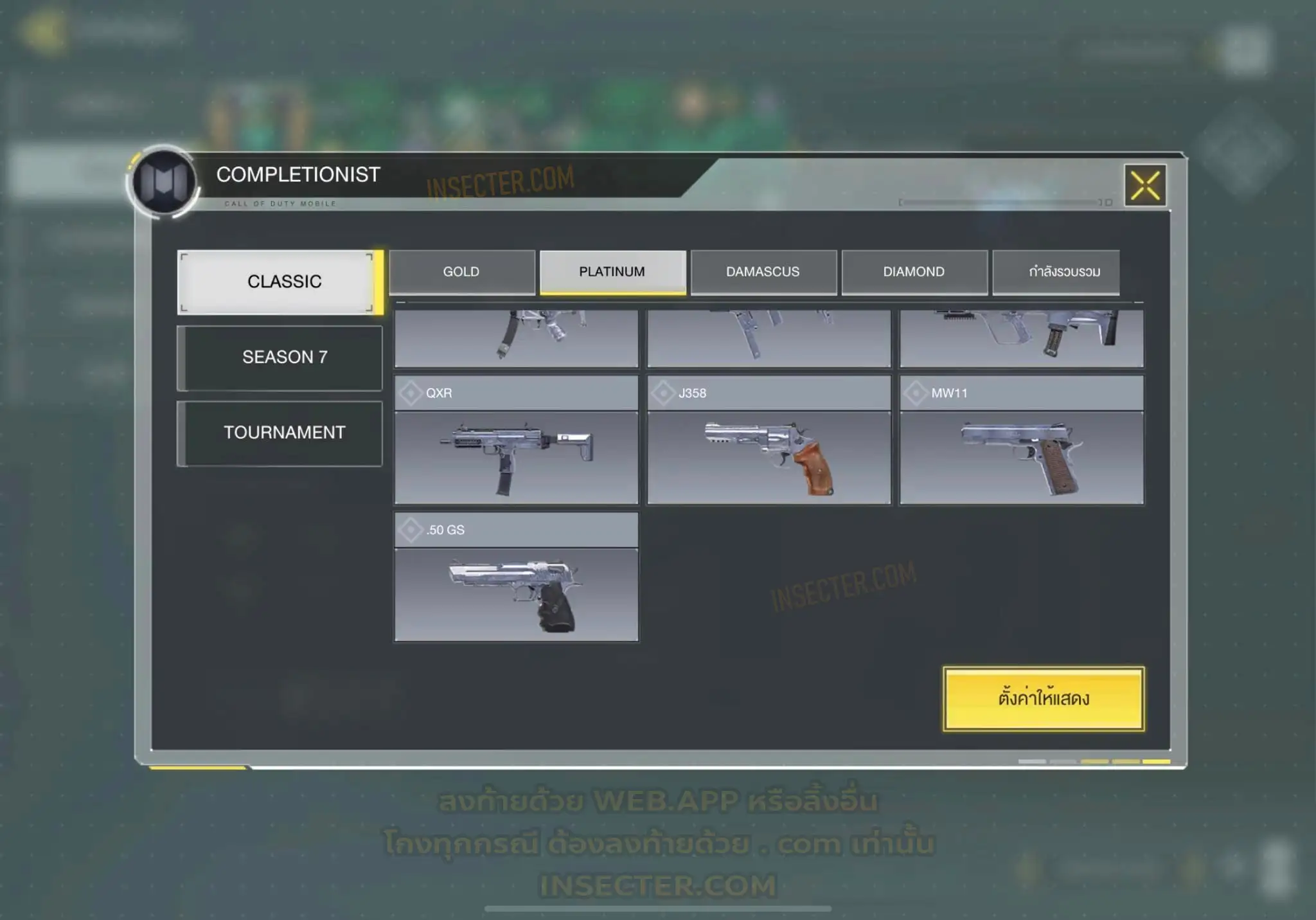Click the yellow ตั้งค่าให้แสดง button
This screenshot has height=920, width=1316.
point(1043,698)
